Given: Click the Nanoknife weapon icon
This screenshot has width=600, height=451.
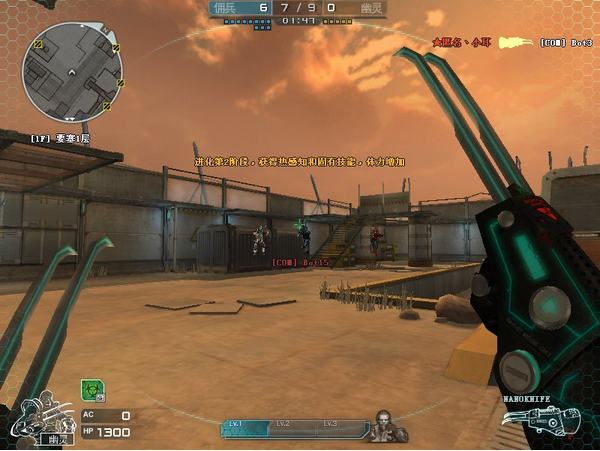Looking at the screenshot, I should click(x=545, y=422).
